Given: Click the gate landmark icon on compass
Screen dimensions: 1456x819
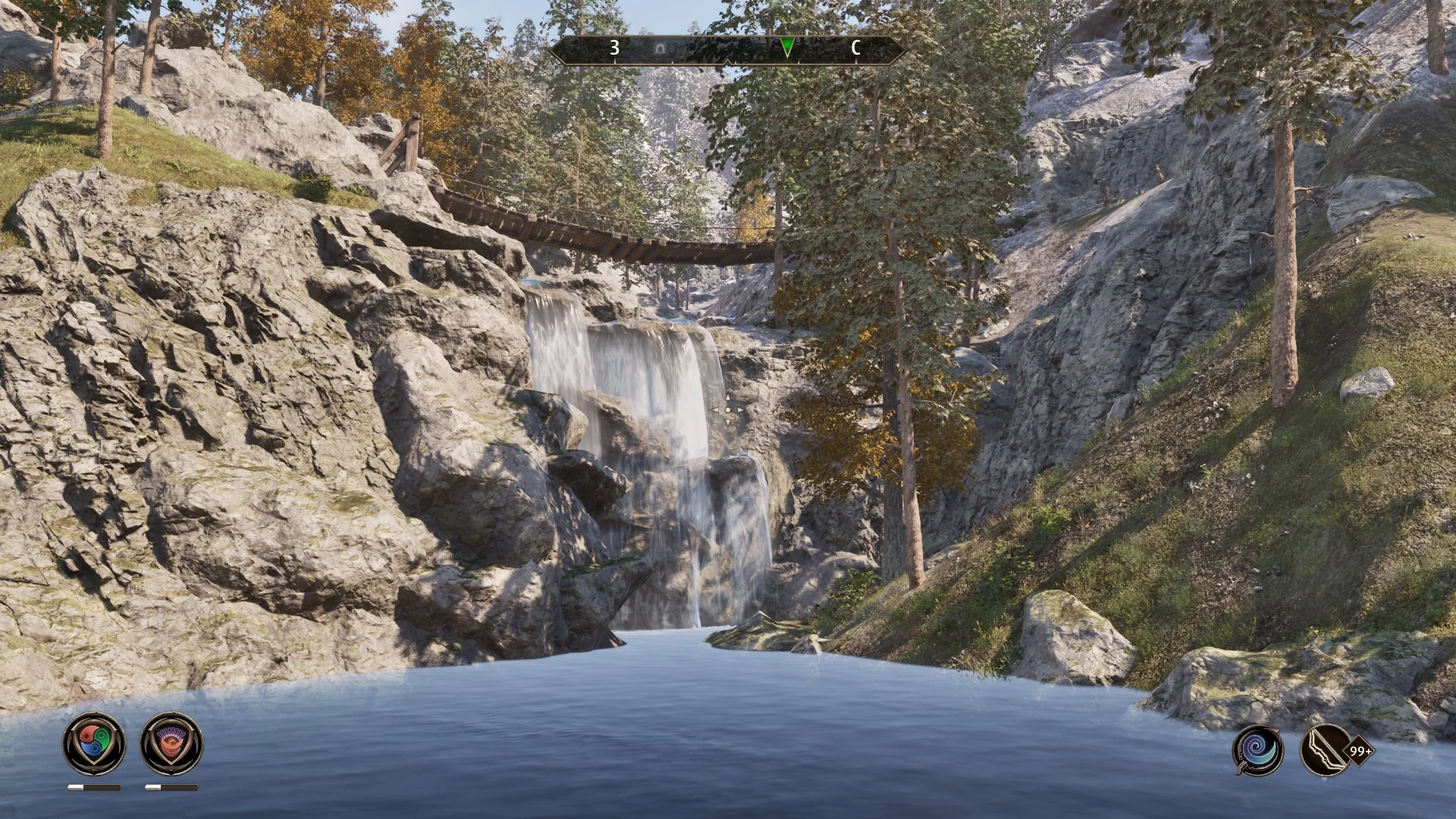Looking at the screenshot, I should point(661,49).
